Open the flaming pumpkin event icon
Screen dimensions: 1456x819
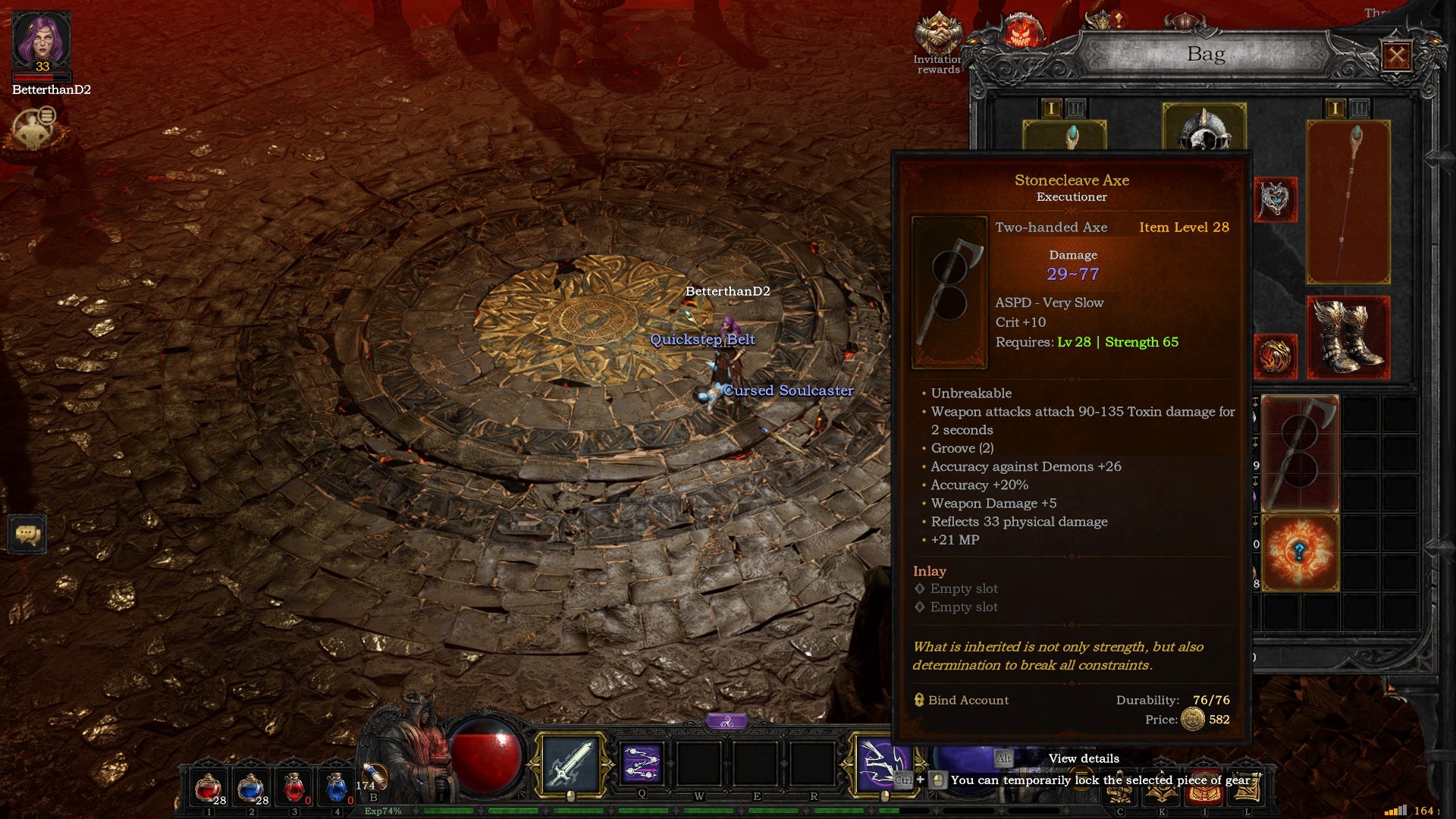[1020, 33]
